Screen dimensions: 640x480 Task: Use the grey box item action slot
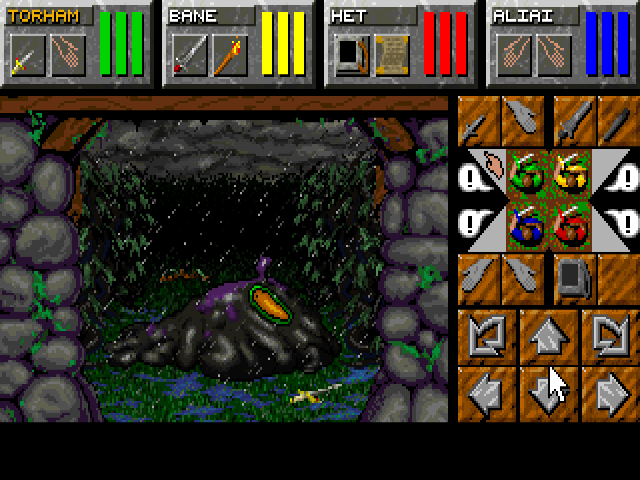click(571, 275)
